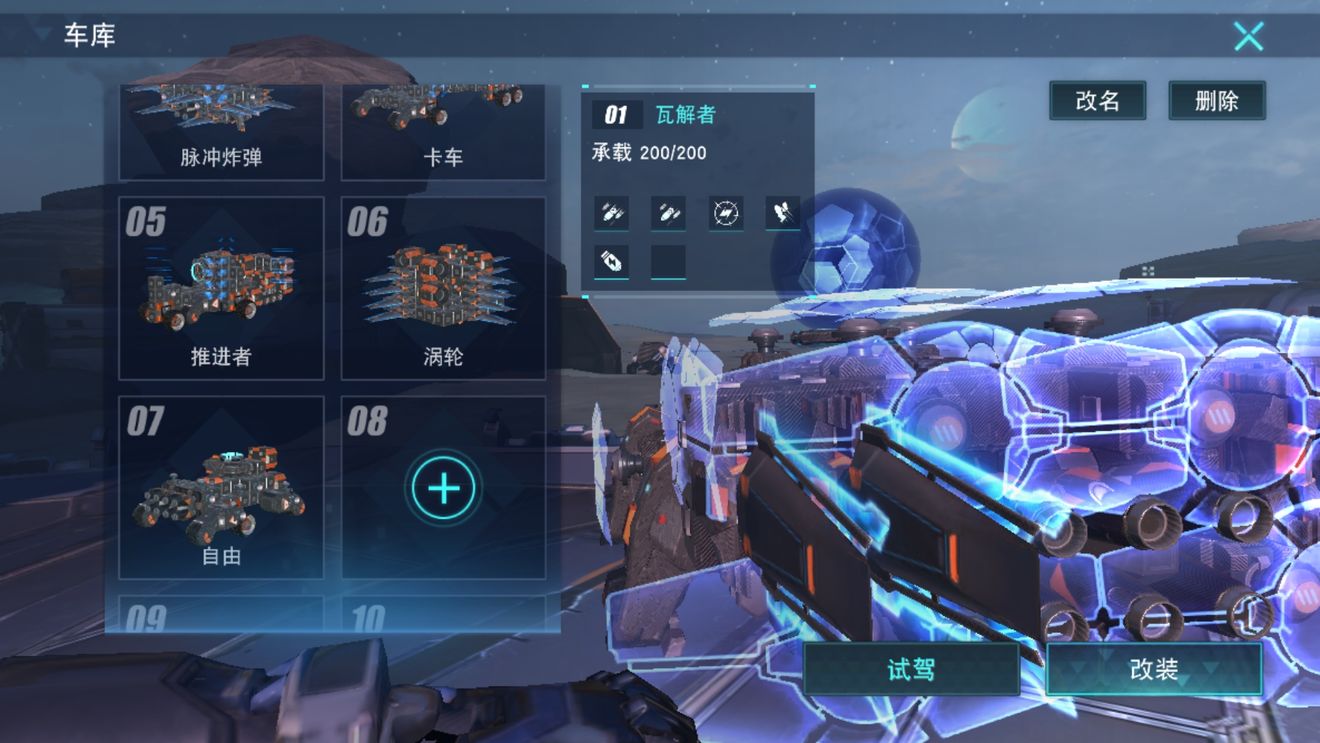
Task: Delete vehicle with 删除 button
Action: 1216,100
